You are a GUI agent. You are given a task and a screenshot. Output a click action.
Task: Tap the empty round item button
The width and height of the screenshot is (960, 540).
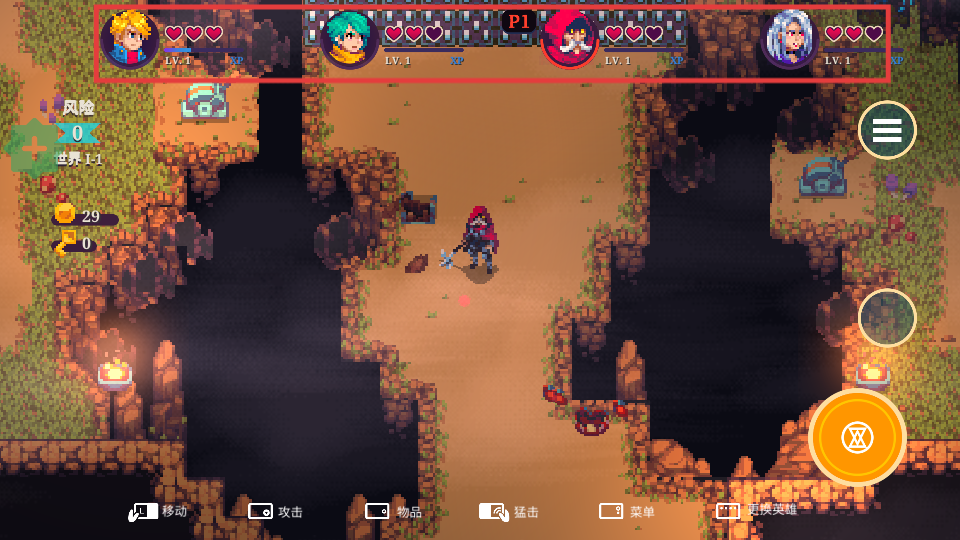click(887, 318)
